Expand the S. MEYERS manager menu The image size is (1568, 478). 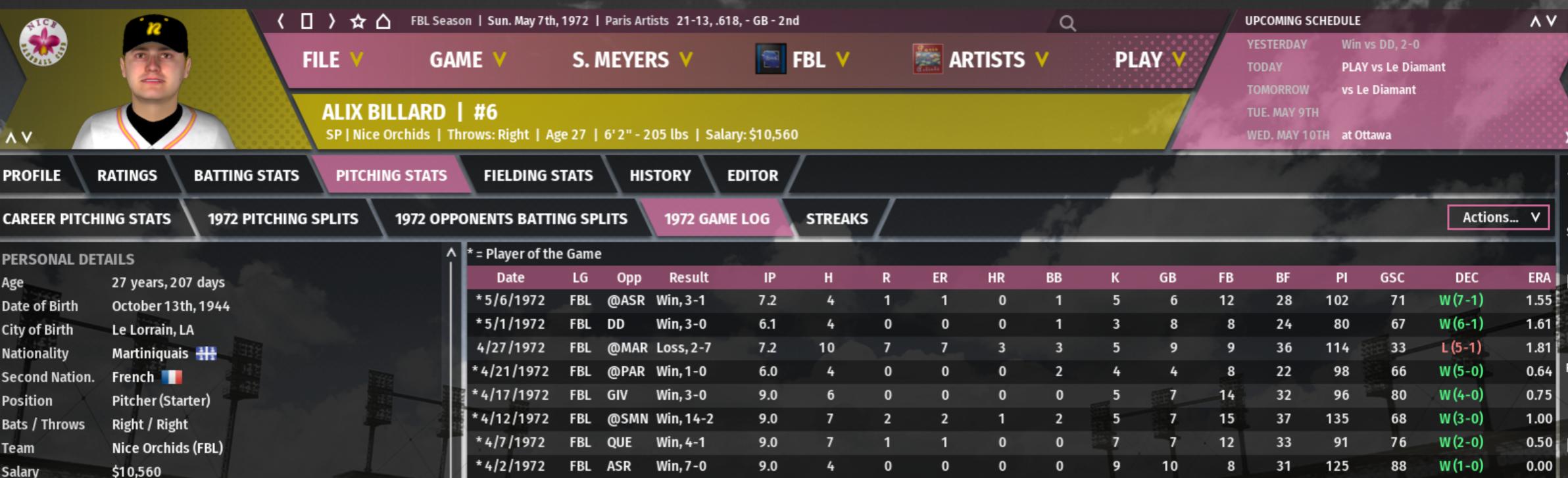631,60
